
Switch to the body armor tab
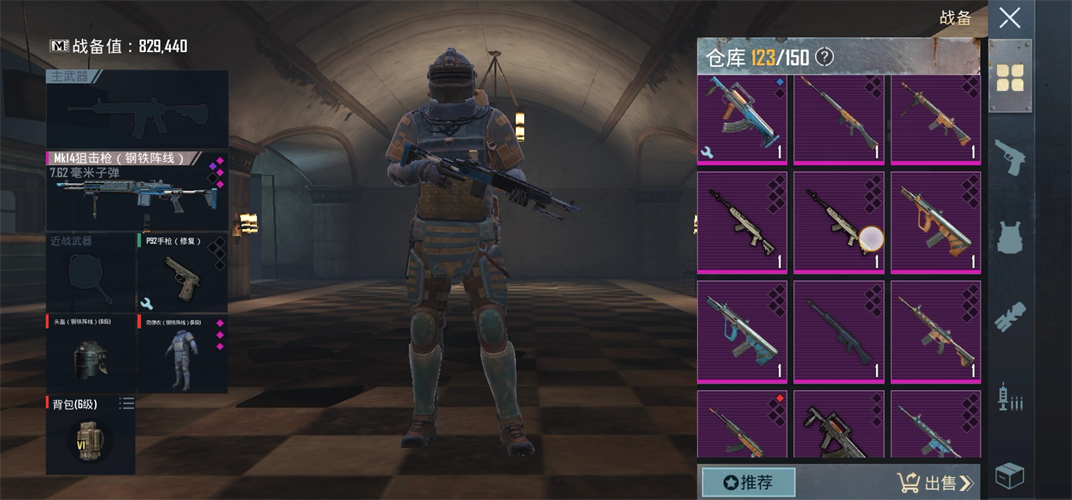tap(1010, 238)
